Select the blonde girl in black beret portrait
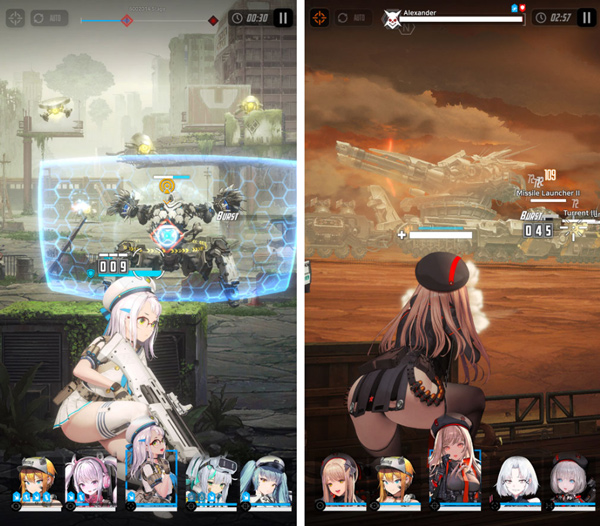600x526 pixels. [x=340, y=478]
